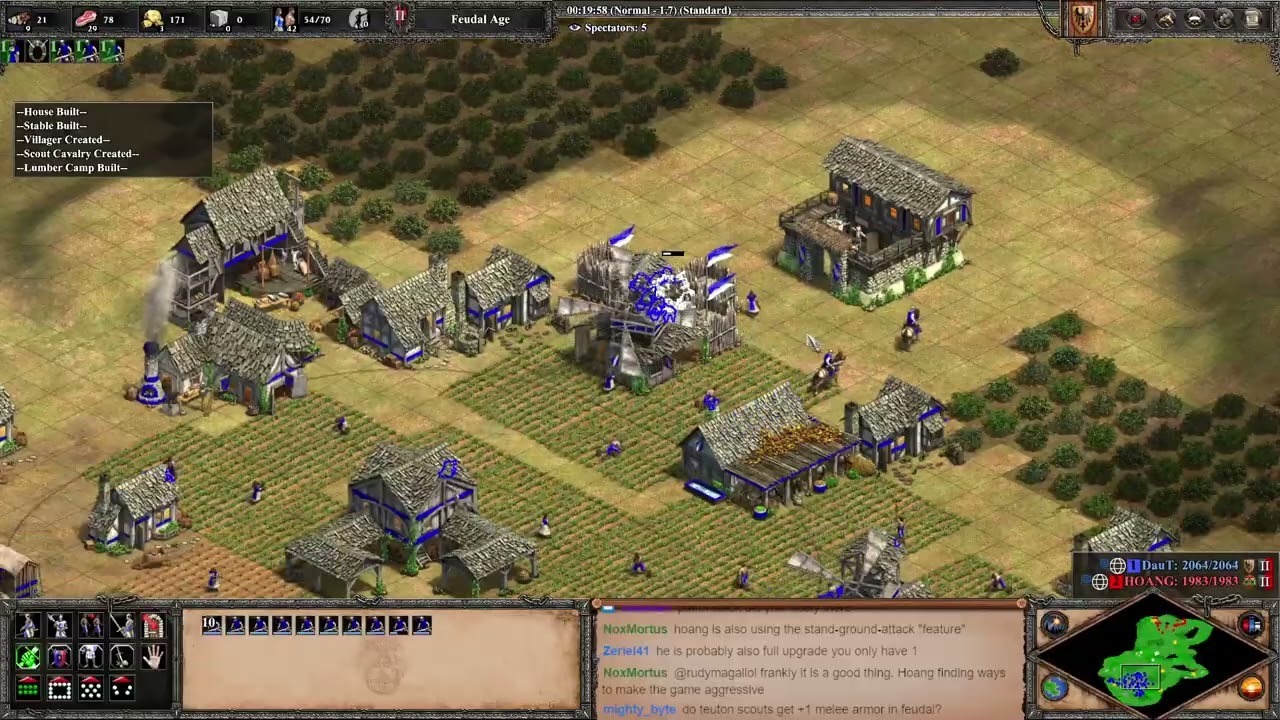Click the garrison command icon

coord(153,626)
